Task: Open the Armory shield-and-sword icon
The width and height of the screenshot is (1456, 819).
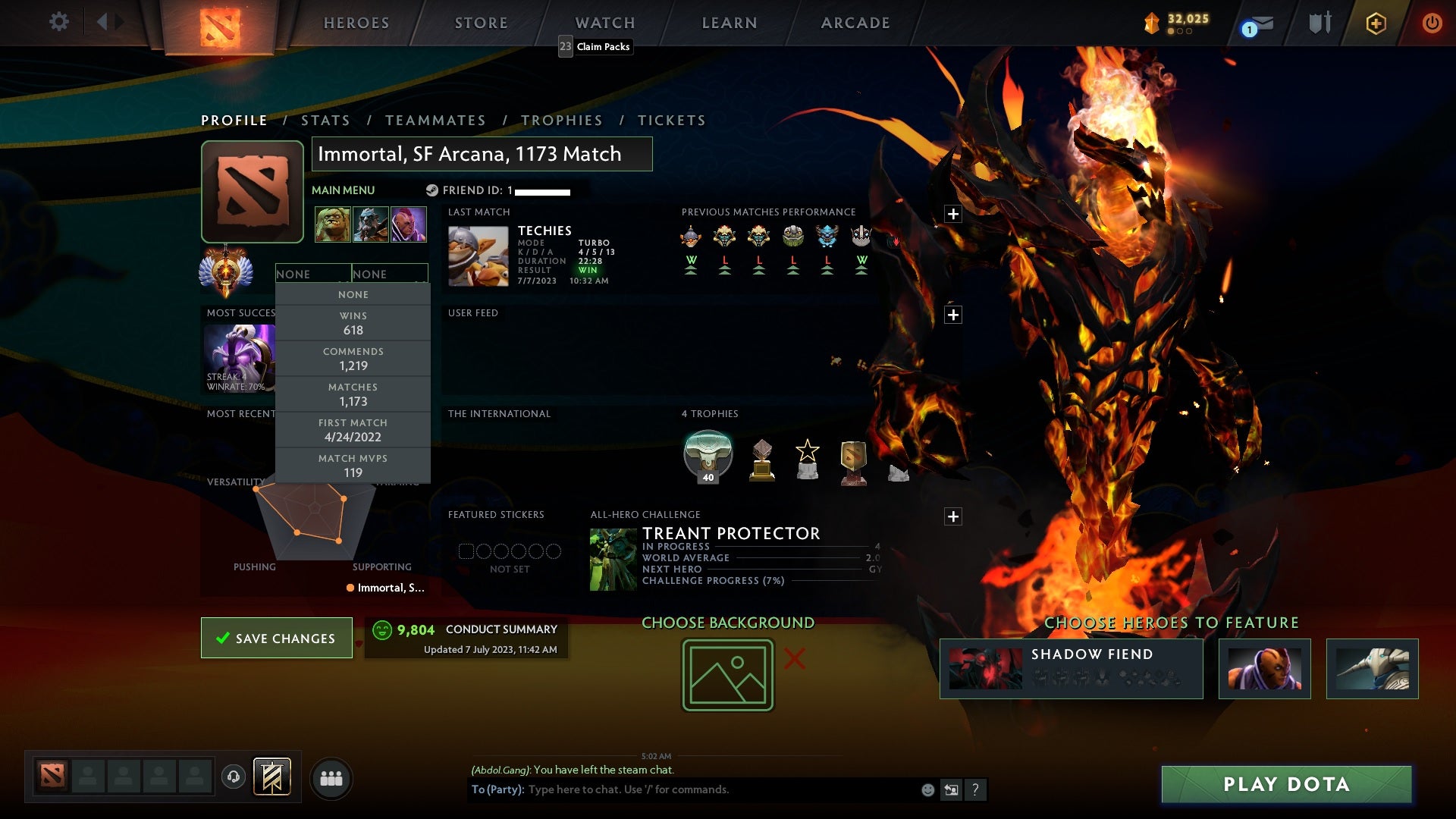Action: pos(1321,23)
